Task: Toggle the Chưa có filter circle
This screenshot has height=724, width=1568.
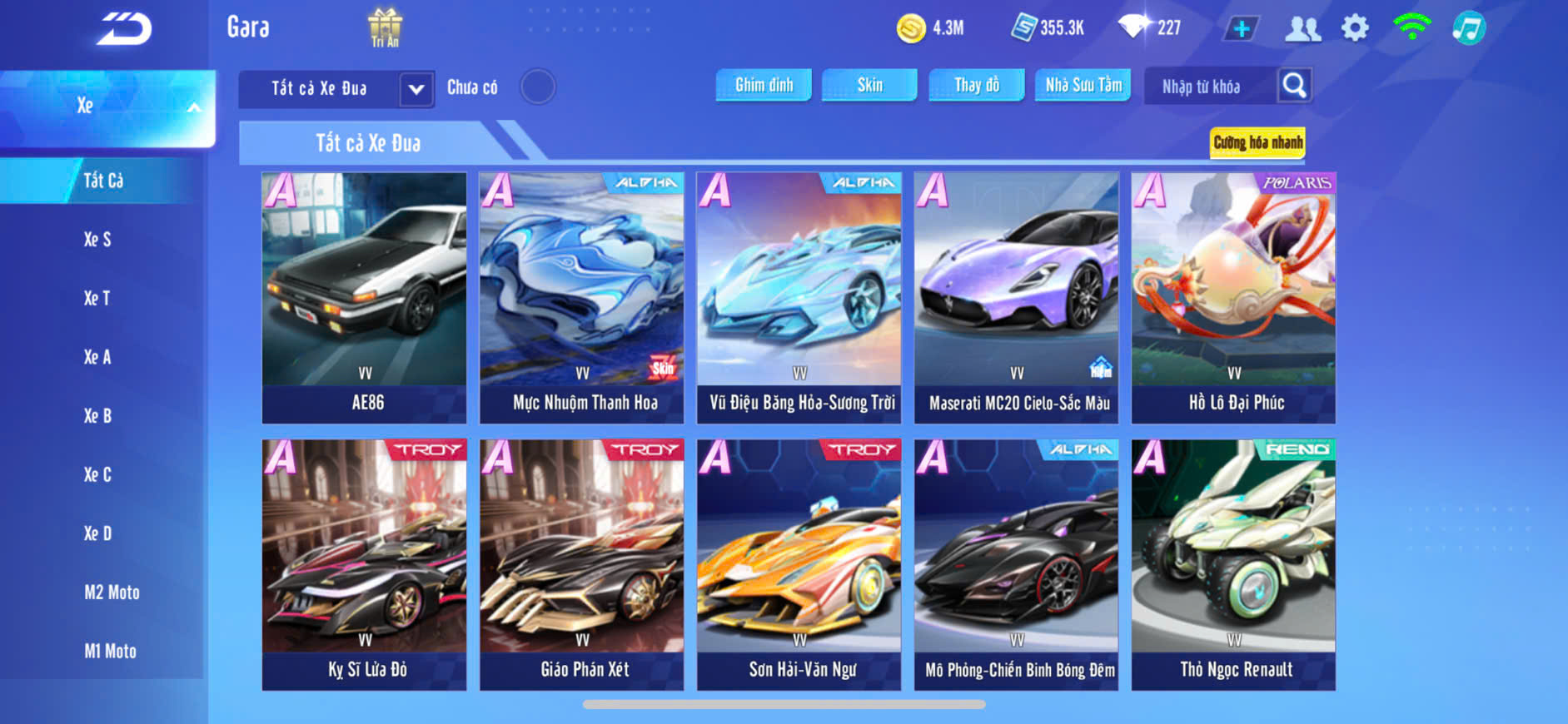Action: [538, 87]
